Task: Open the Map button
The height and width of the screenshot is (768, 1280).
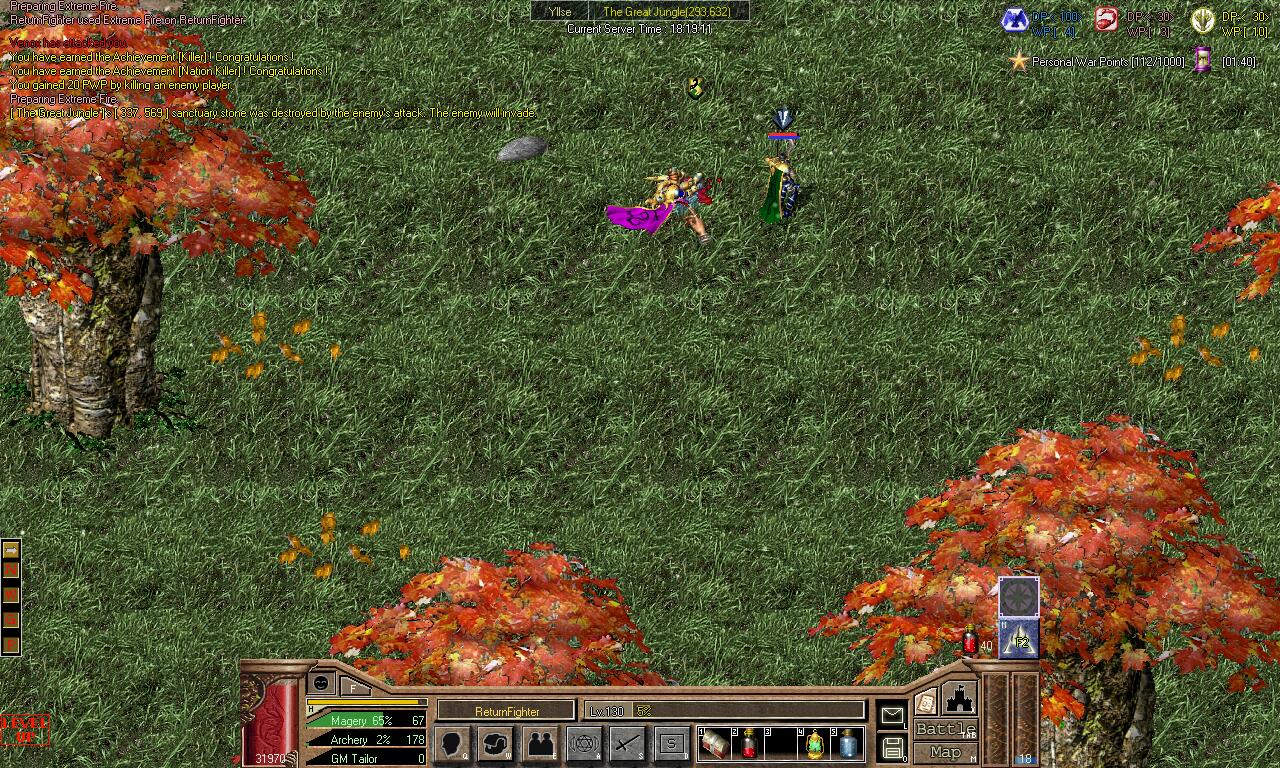Action: tap(945, 752)
